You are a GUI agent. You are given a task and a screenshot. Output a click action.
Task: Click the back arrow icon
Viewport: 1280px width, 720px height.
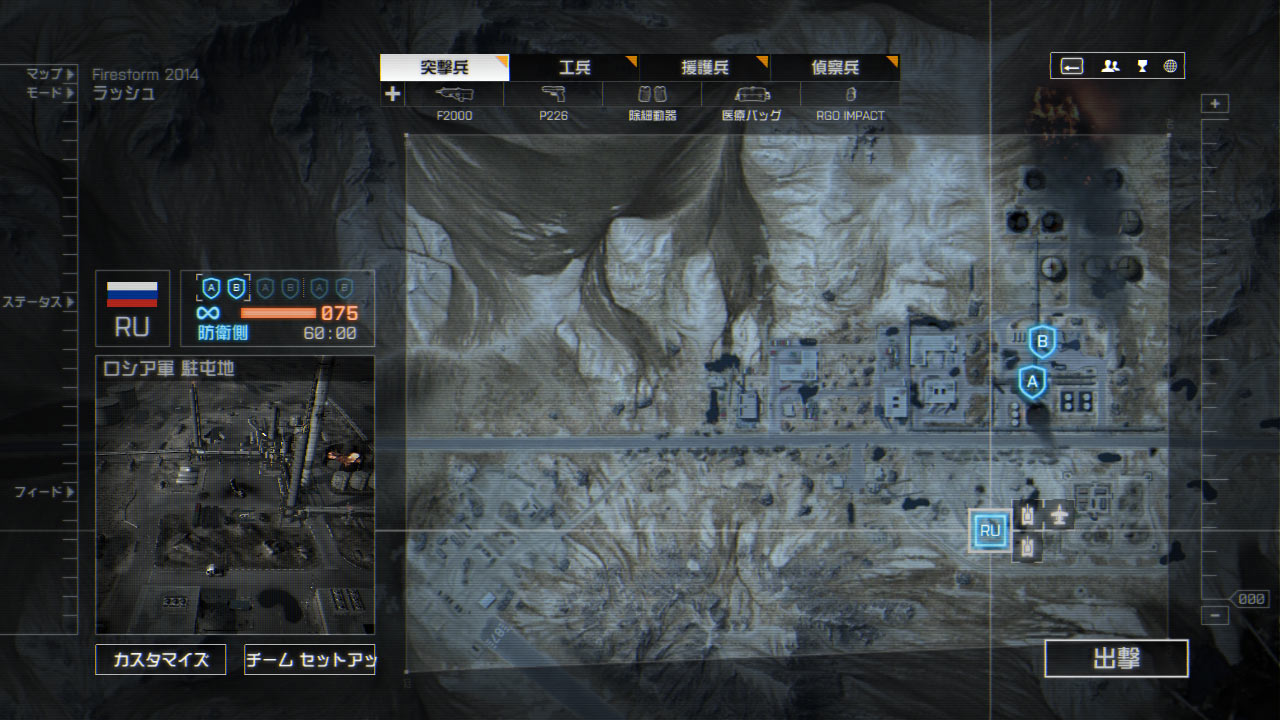pos(1072,66)
